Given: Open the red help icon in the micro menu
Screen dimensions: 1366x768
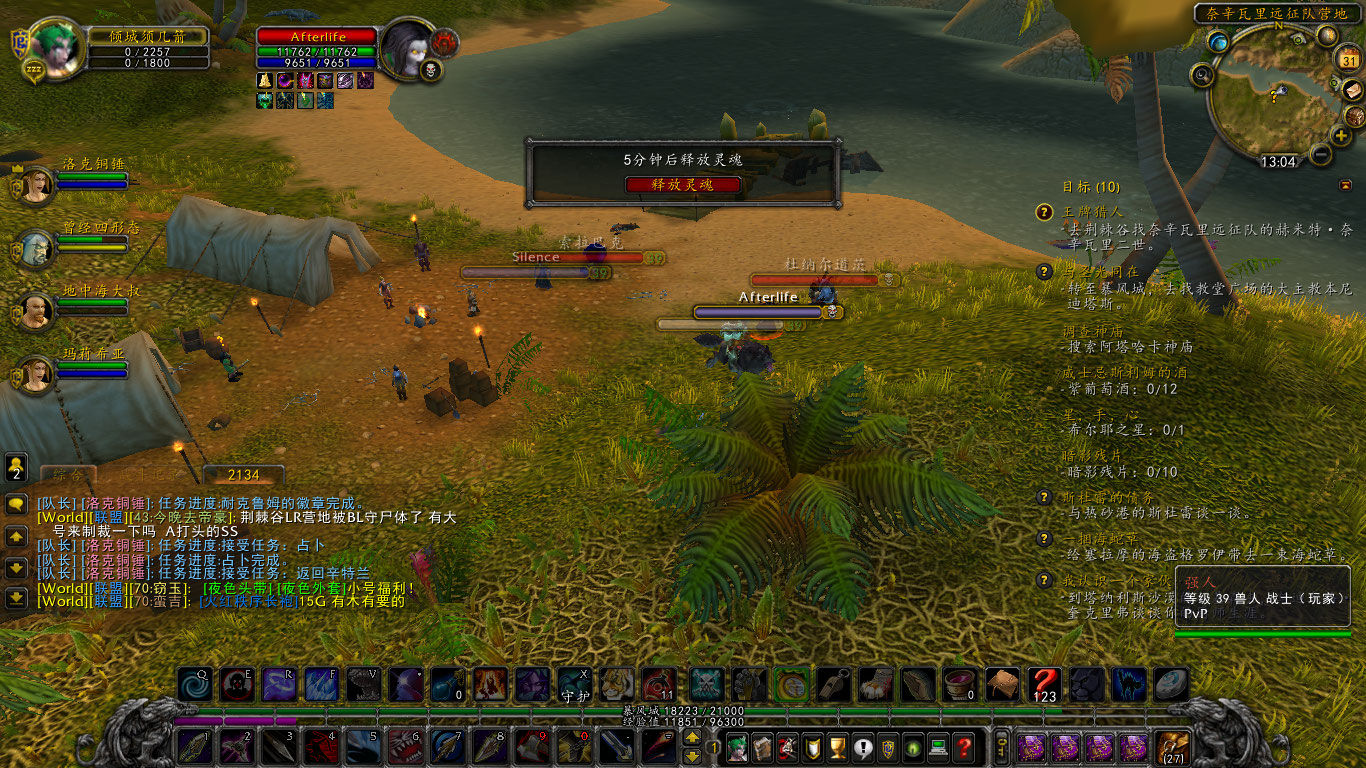Looking at the screenshot, I should (x=964, y=748).
